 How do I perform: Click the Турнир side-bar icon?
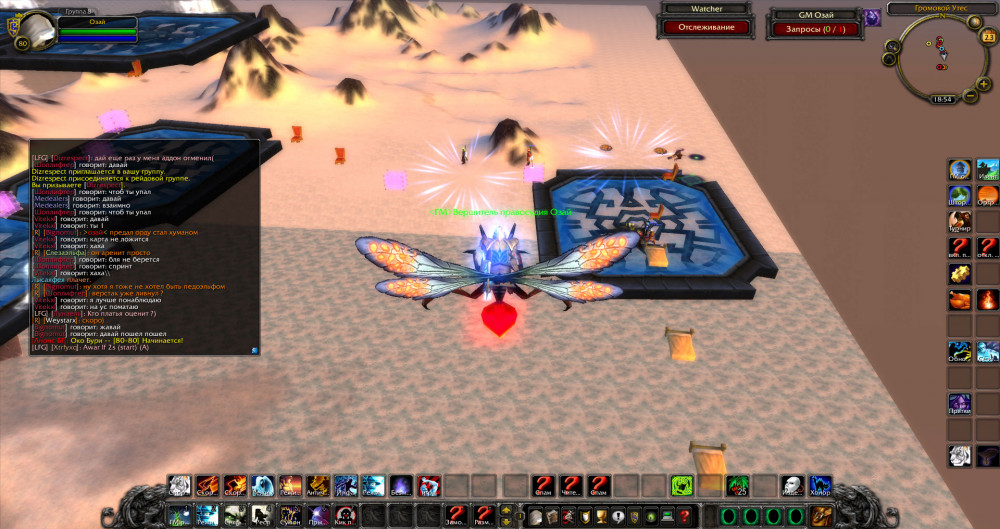[x=959, y=220]
